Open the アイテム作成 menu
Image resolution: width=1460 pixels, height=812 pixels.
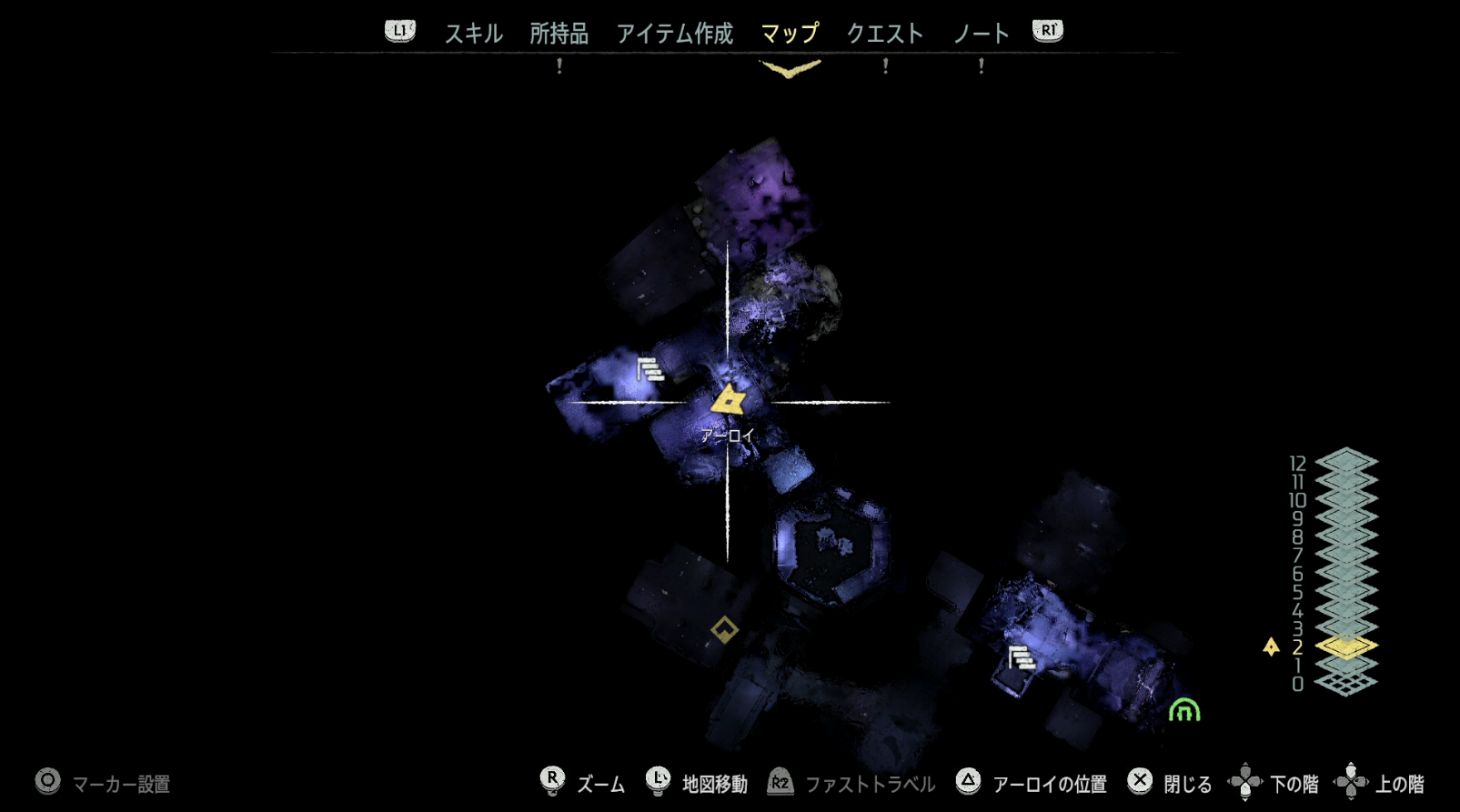pyautogui.click(x=674, y=34)
